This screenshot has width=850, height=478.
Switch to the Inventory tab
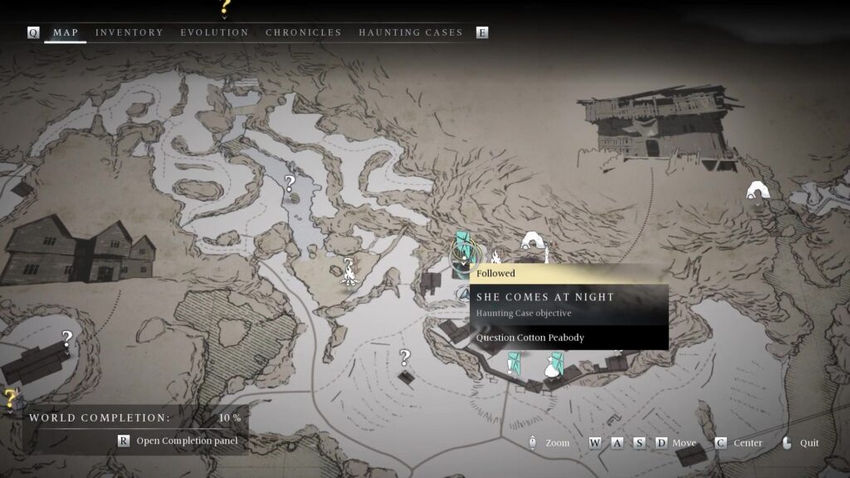pyautogui.click(x=129, y=33)
